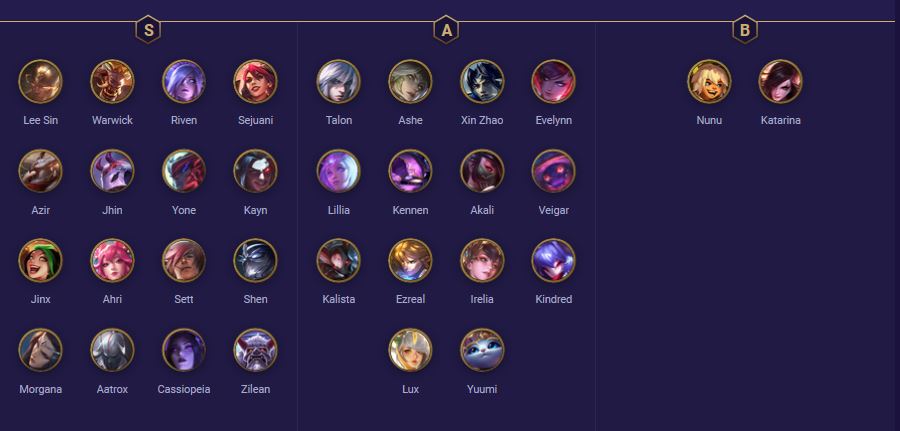
Task: Open the Zilean champion entry
Action: pyautogui.click(x=255, y=350)
